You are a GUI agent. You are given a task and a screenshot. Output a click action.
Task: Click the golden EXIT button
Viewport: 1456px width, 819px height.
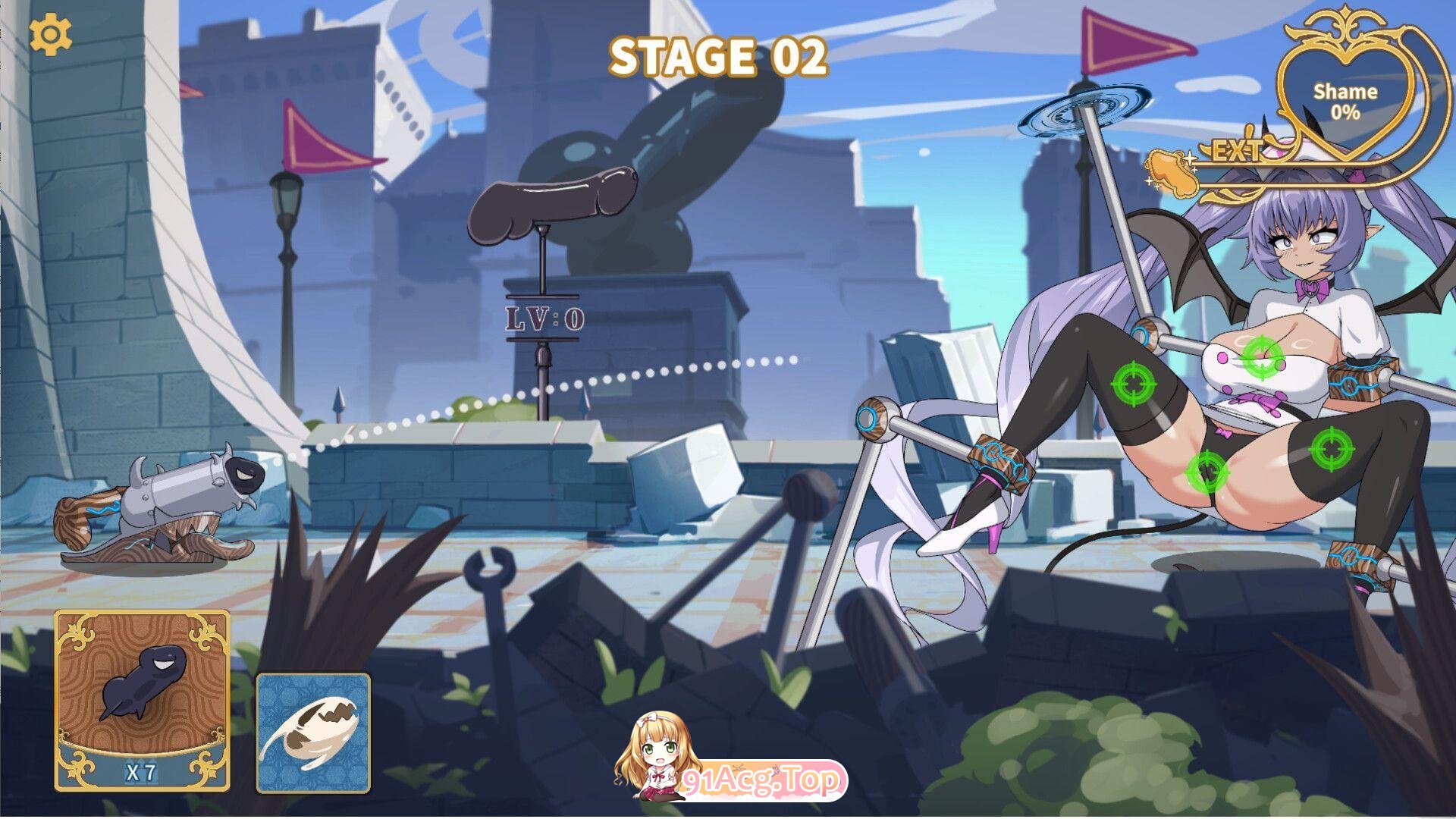pyautogui.click(x=1237, y=151)
